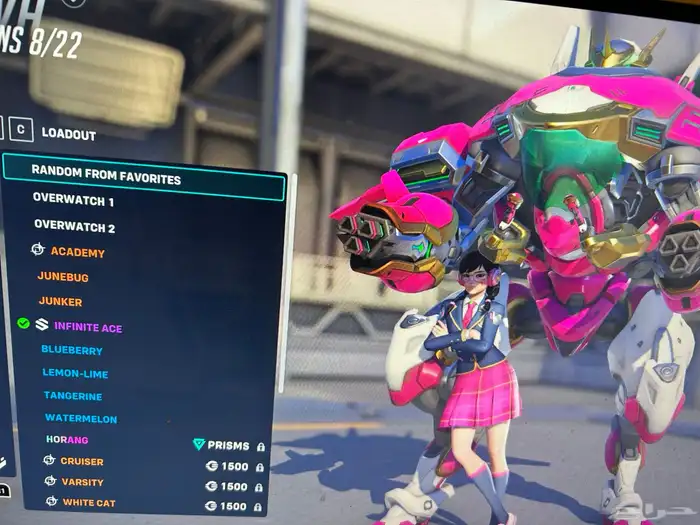Open the Loadout section
Image resolution: width=700 pixels, height=525 pixels.
(x=68, y=135)
